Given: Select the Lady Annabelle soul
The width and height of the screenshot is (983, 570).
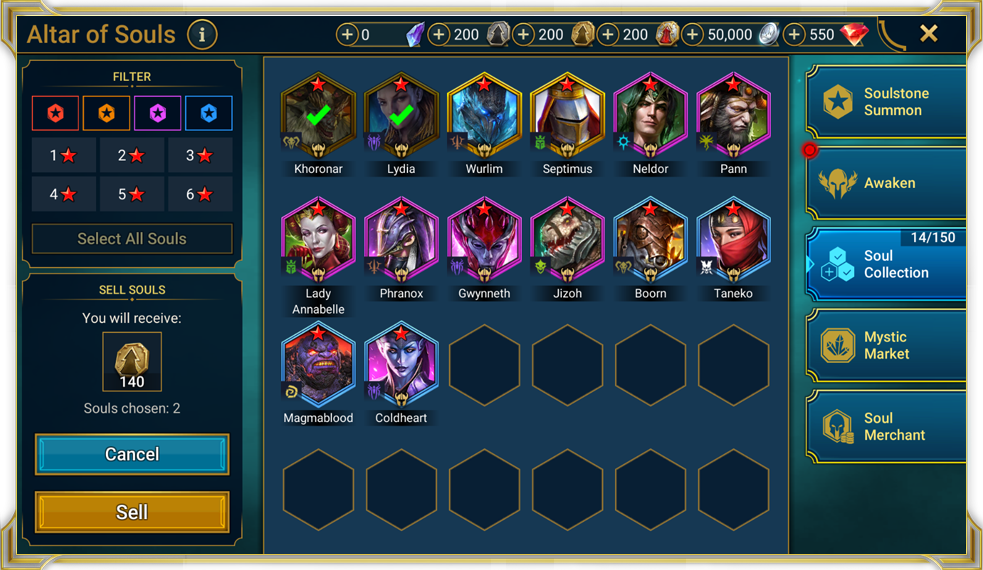Looking at the screenshot, I should tap(318, 241).
